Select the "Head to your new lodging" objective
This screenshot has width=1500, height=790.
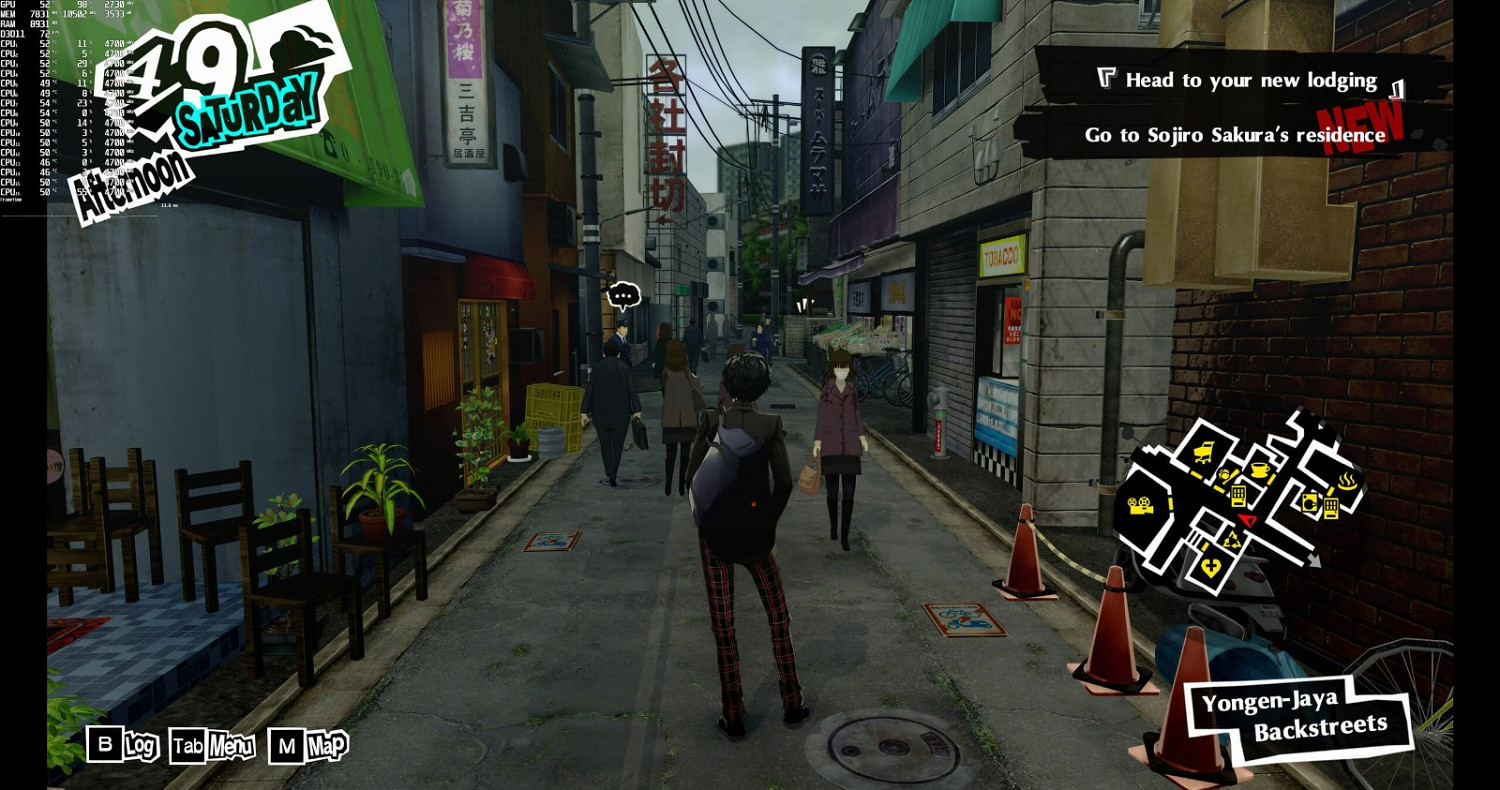coord(1250,80)
